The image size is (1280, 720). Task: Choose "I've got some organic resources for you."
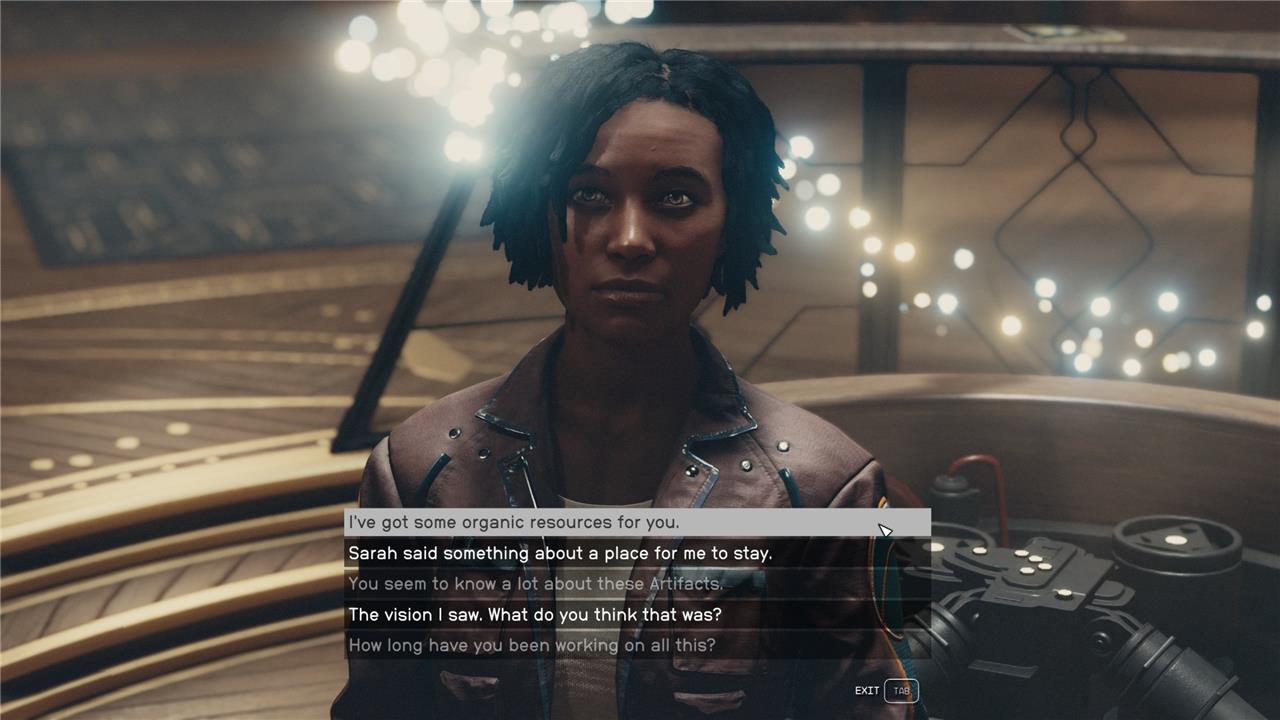(514, 522)
